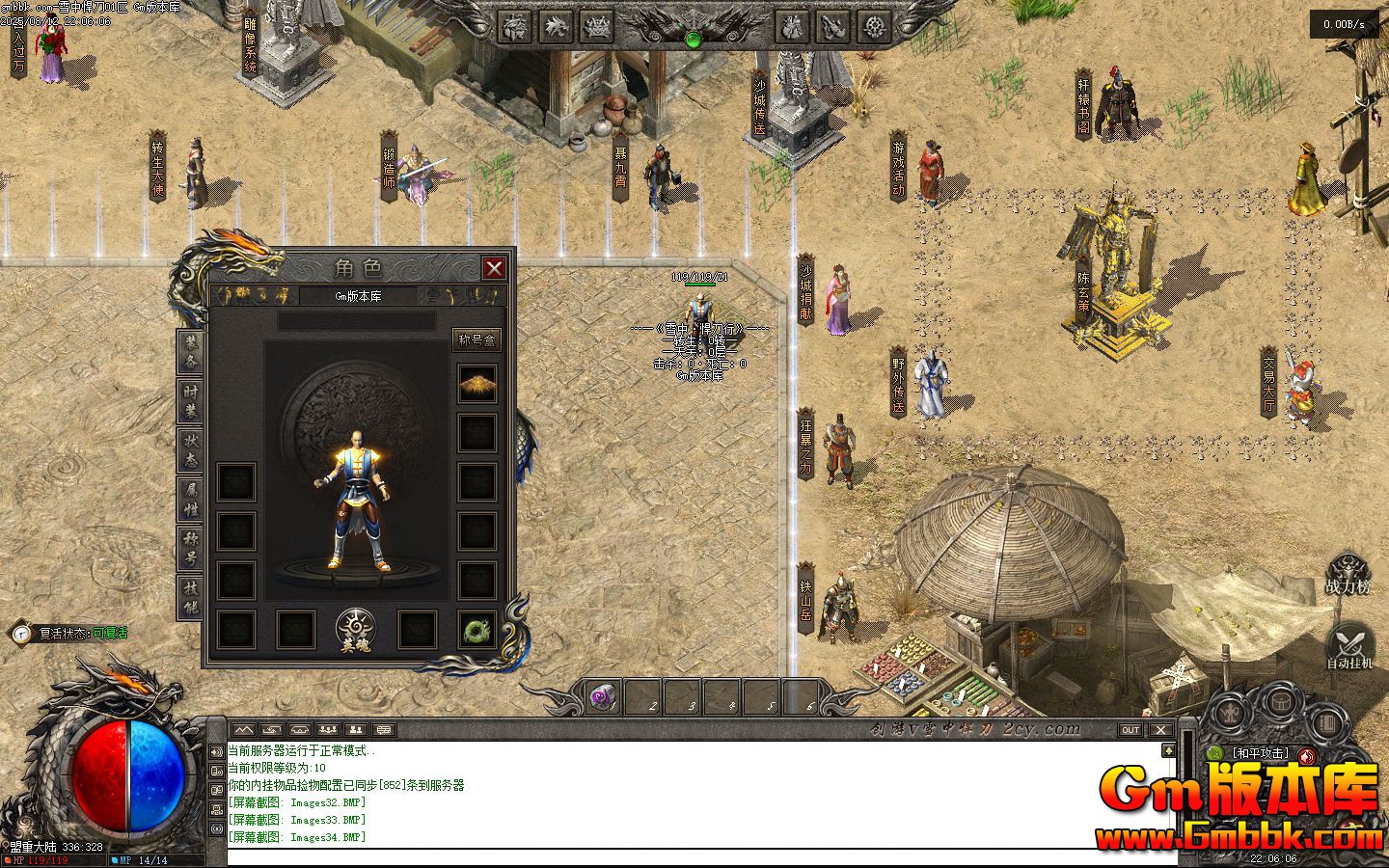Toggle 自动挂机 auto-battle
Image resolution: width=1389 pixels, height=868 pixels.
(x=1349, y=647)
